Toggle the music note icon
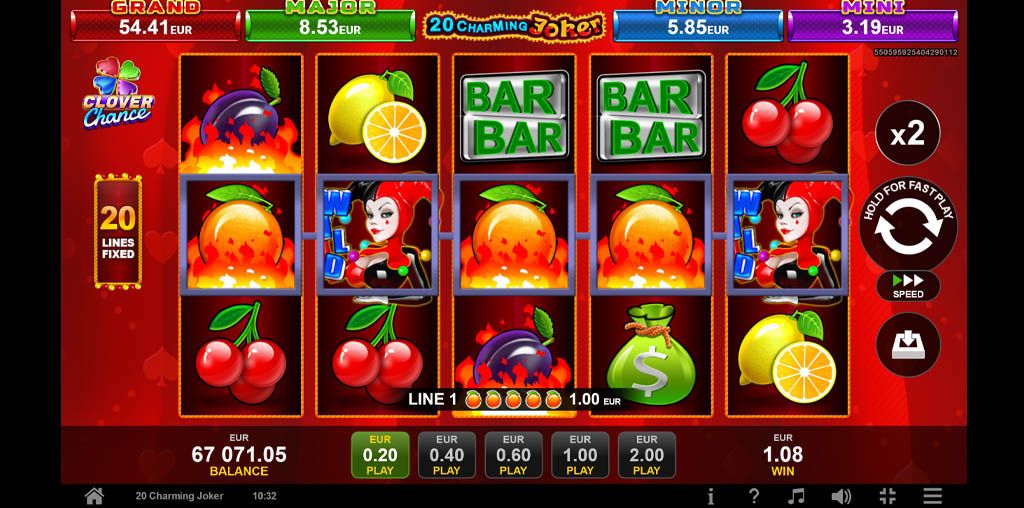Screen dimensions: 1024x508 [797, 496]
